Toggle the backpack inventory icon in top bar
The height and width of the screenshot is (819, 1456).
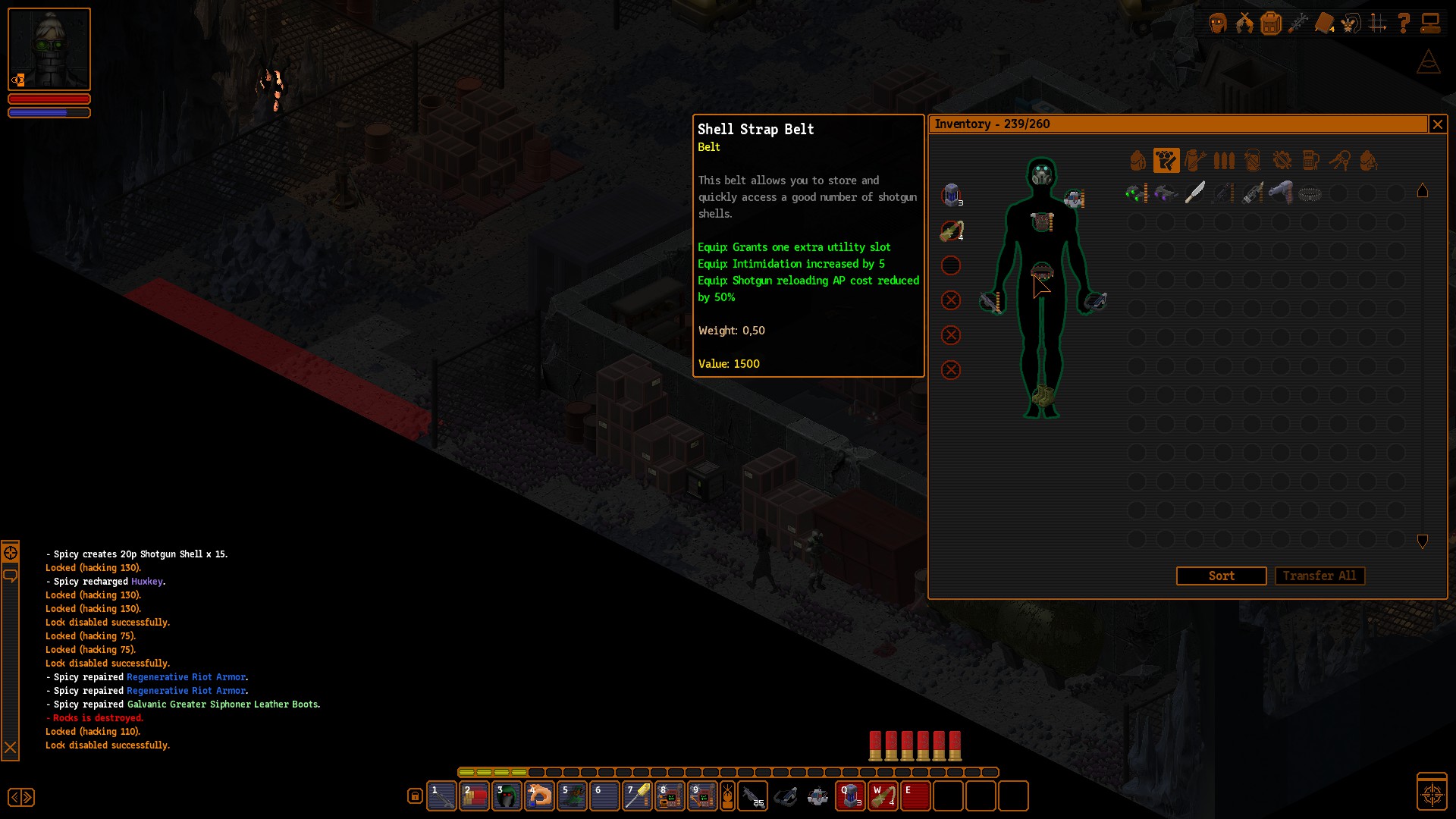(x=1271, y=24)
